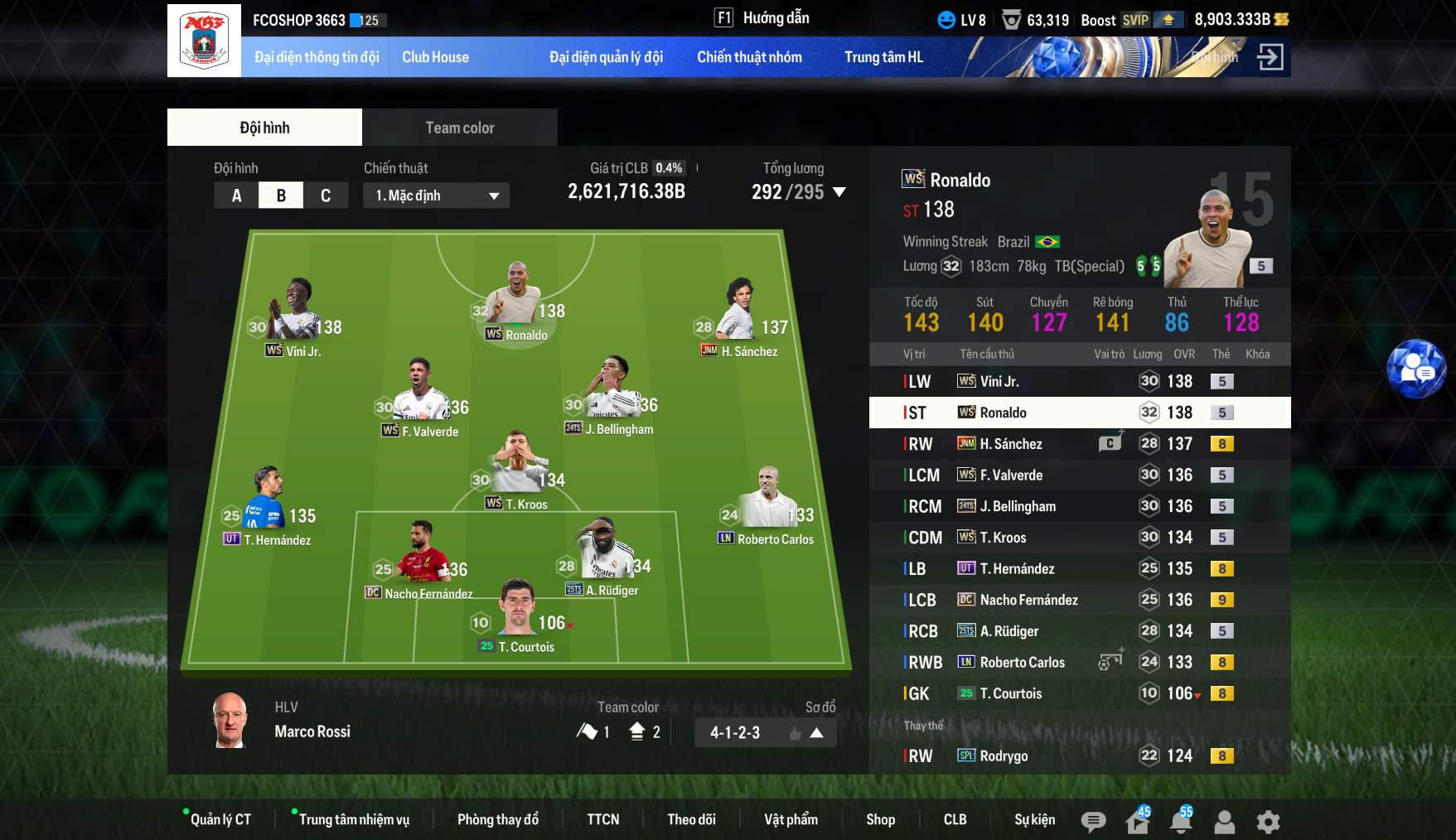The width and height of the screenshot is (1456, 840).
Task: Select Vini Jr. row in the player list
Action: [1079, 381]
